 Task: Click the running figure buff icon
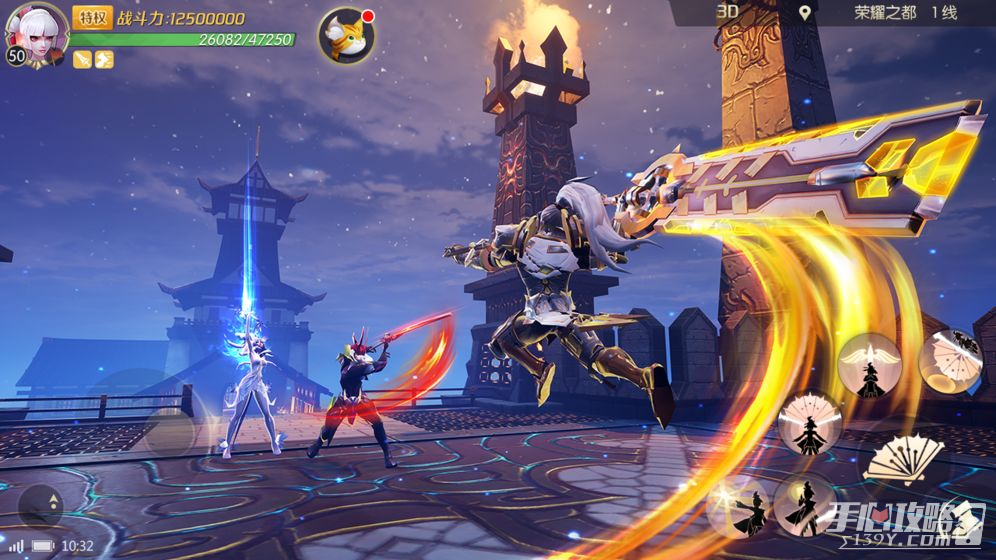104,59
